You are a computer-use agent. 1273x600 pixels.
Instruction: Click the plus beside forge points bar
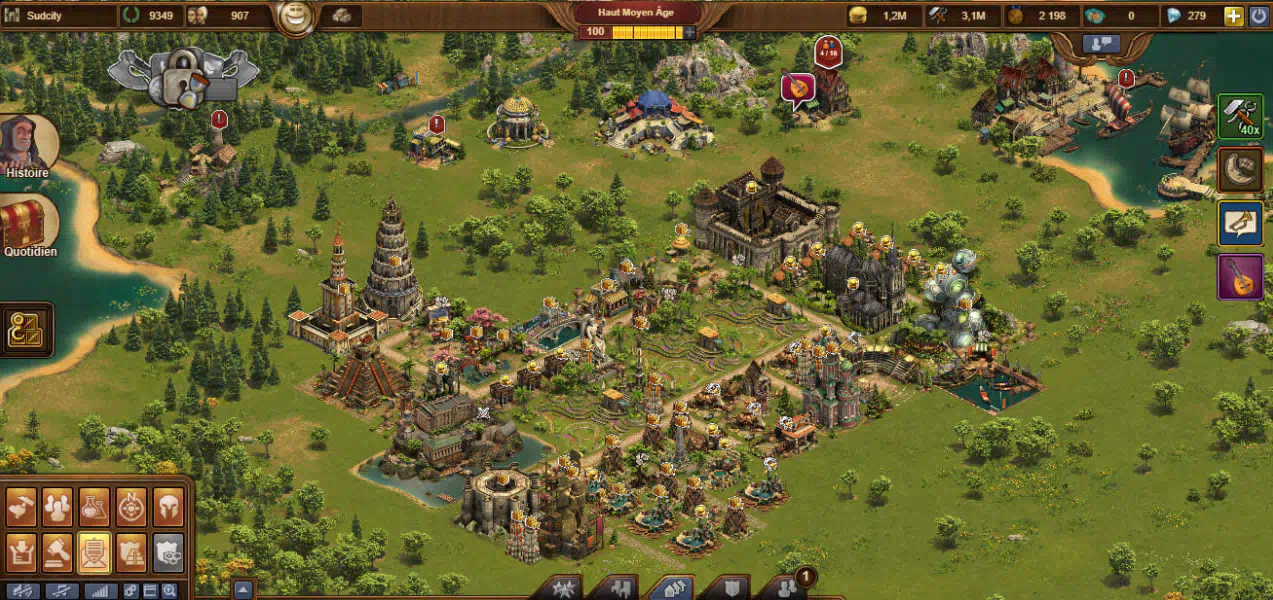689,32
